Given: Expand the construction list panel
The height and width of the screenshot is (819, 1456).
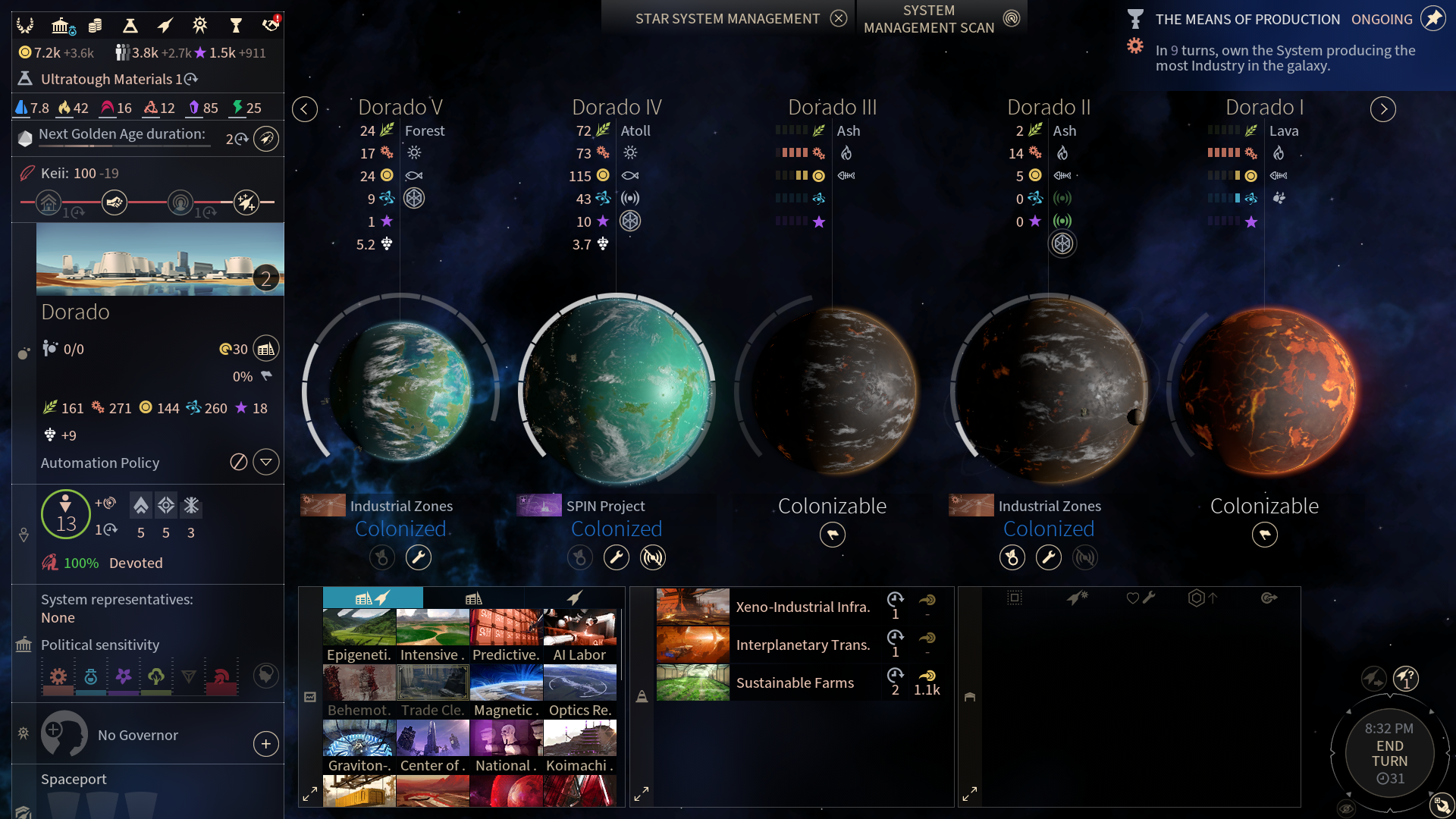Looking at the screenshot, I should [x=310, y=795].
